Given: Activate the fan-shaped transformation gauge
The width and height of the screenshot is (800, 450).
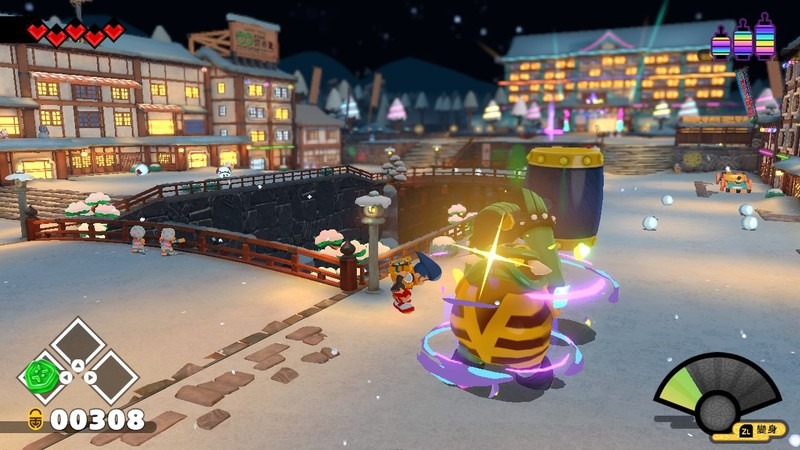Looking at the screenshot, I should click(716, 396).
